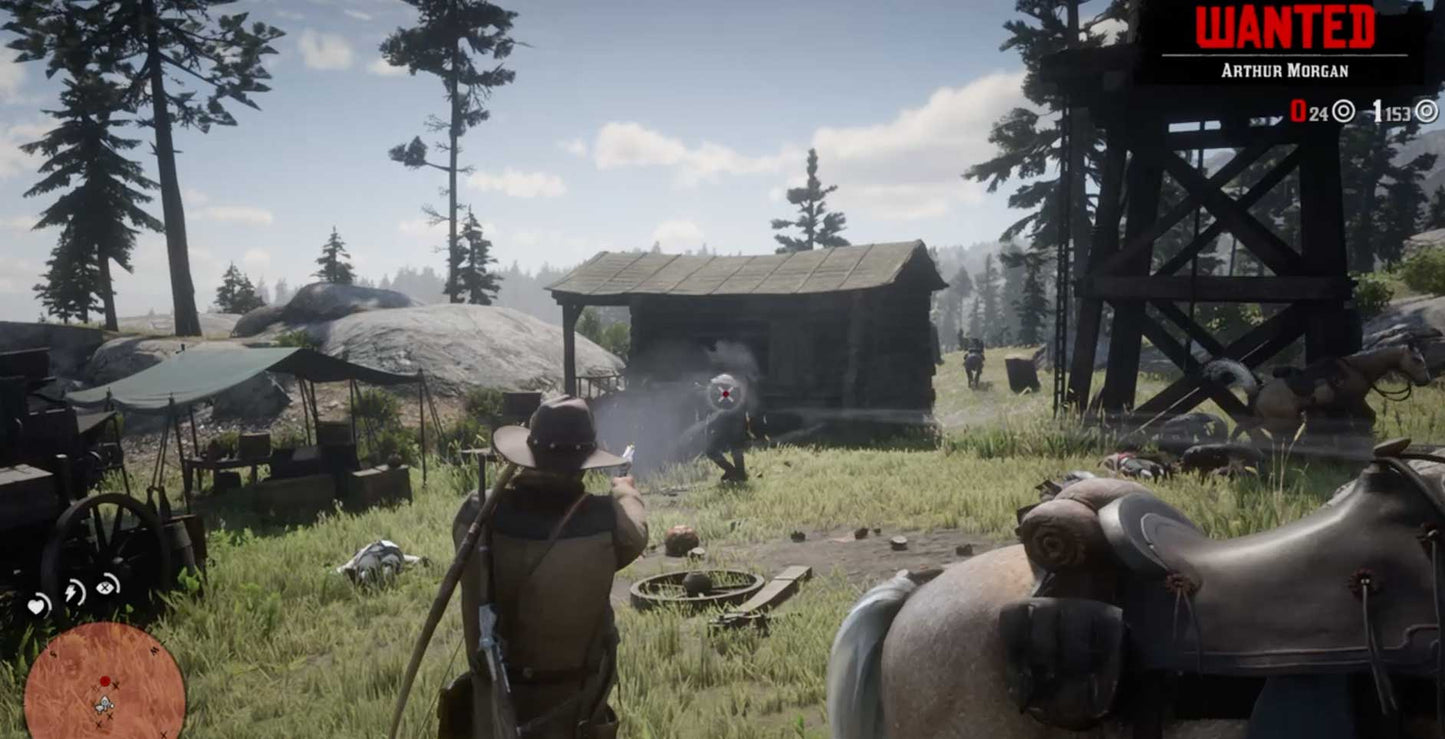The height and width of the screenshot is (739, 1445).
Task: Click the rifle ammo count 153
Action: point(1397,111)
